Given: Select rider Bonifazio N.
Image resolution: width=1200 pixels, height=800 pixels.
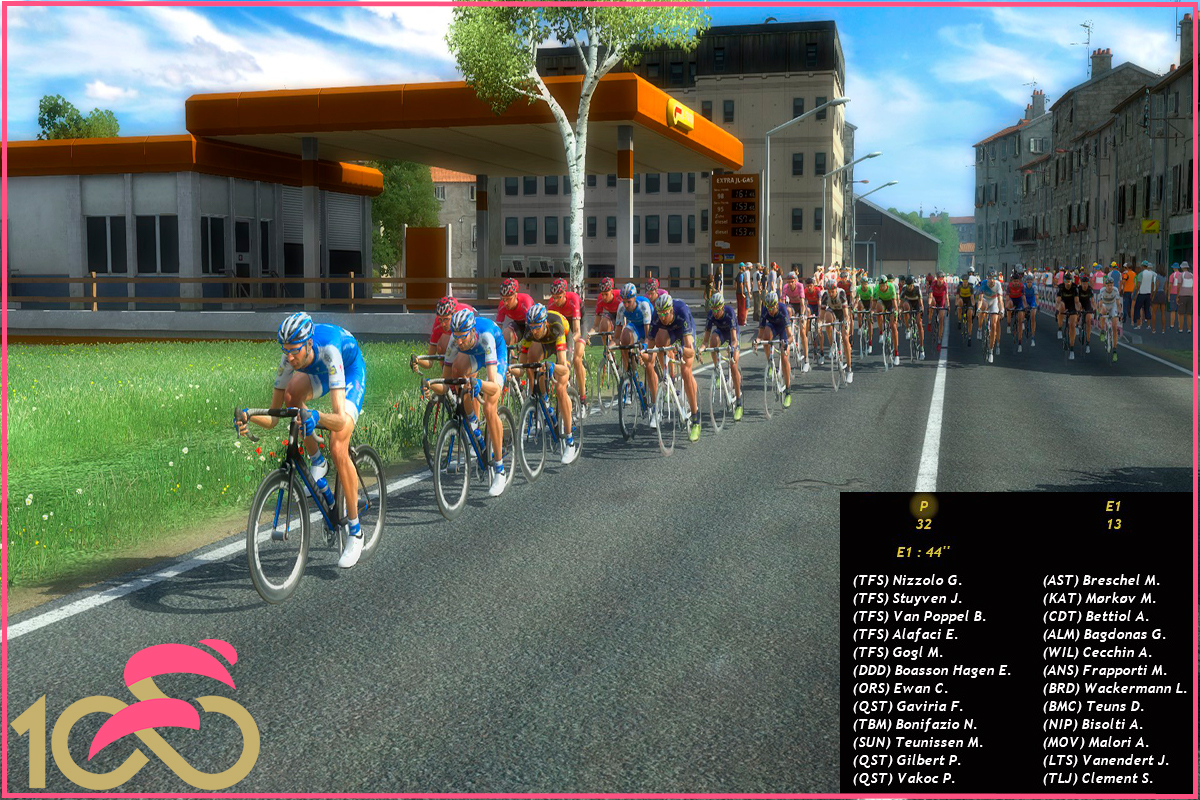Looking at the screenshot, I should click(915, 724).
